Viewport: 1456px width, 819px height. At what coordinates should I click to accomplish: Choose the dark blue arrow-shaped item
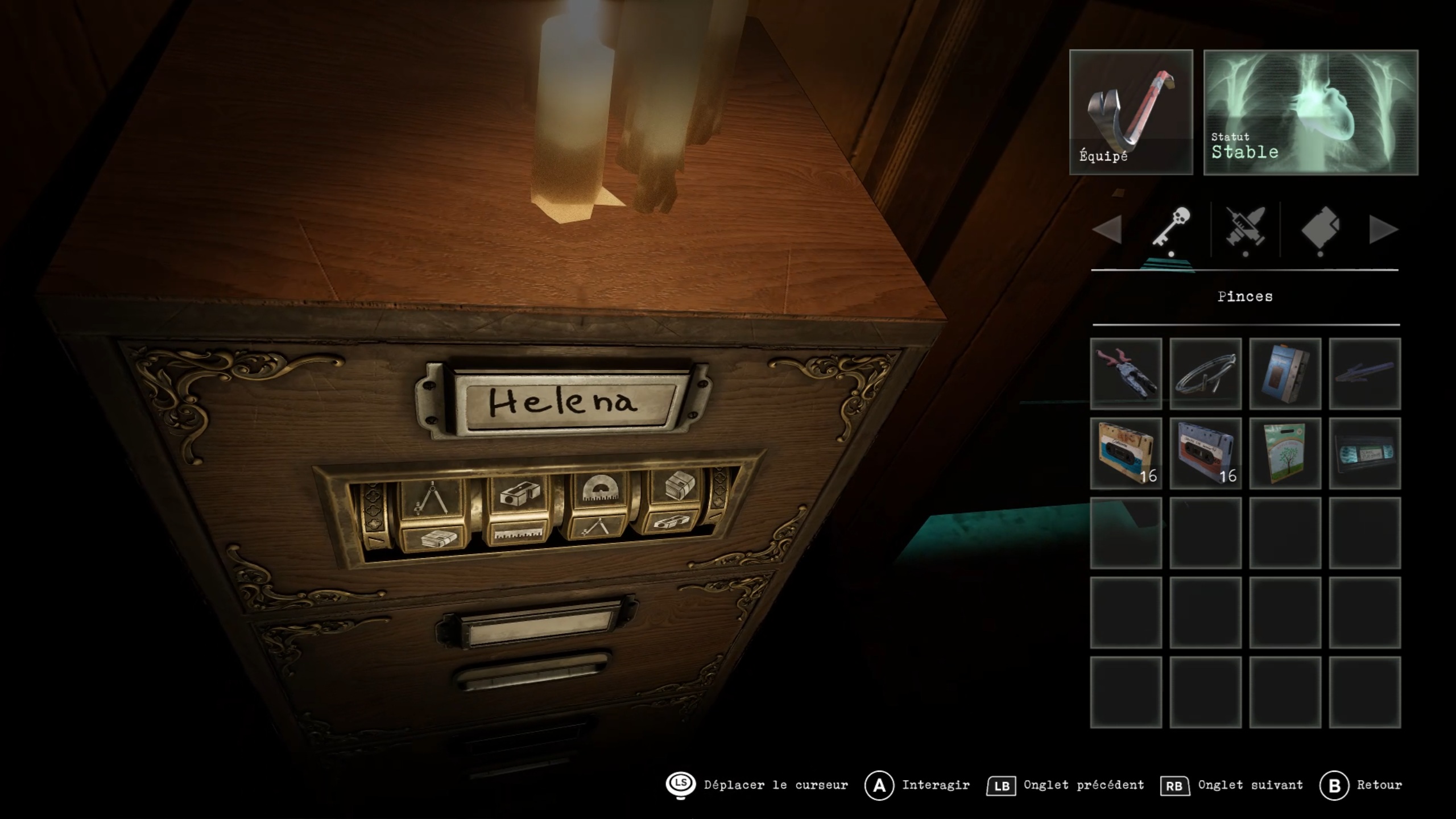click(1364, 374)
